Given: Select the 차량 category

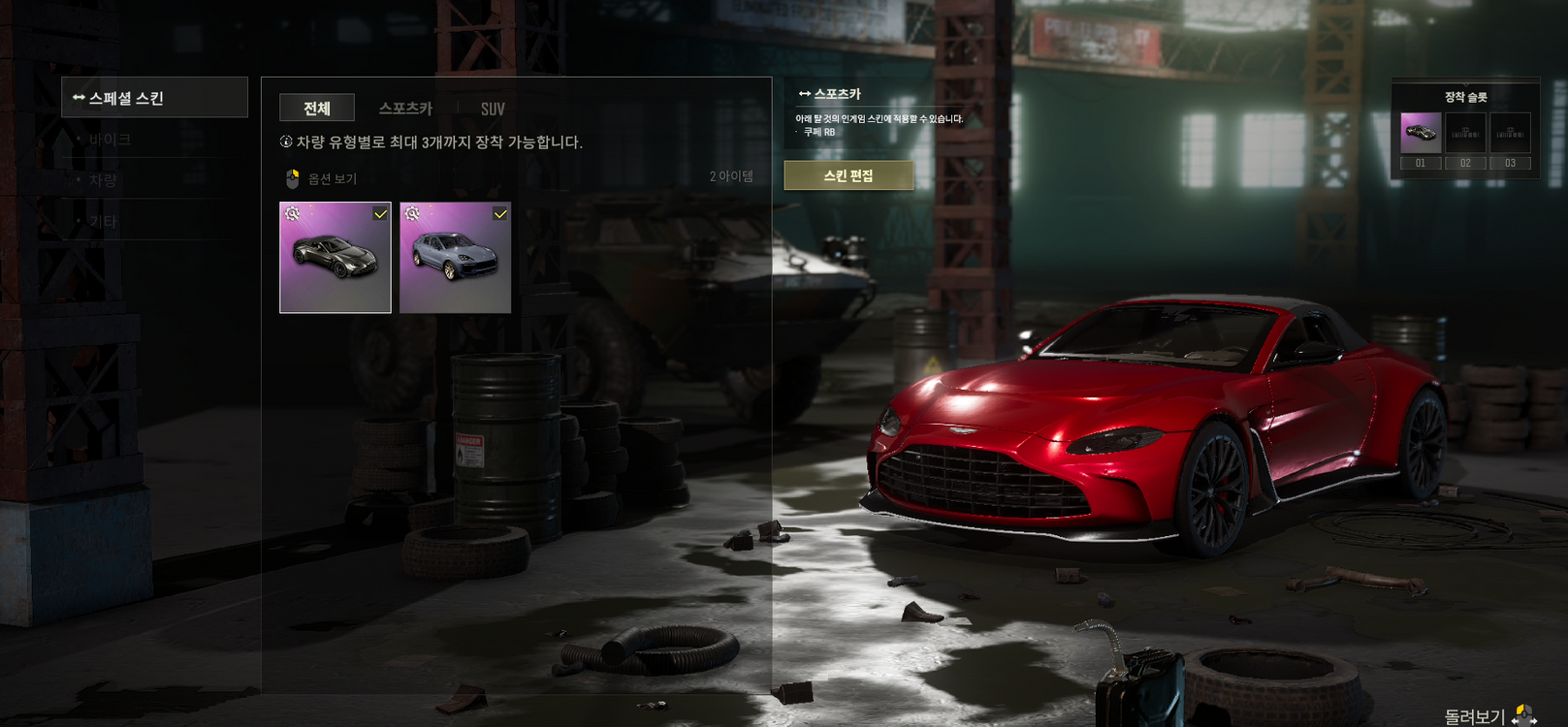Looking at the screenshot, I should [103, 180].
